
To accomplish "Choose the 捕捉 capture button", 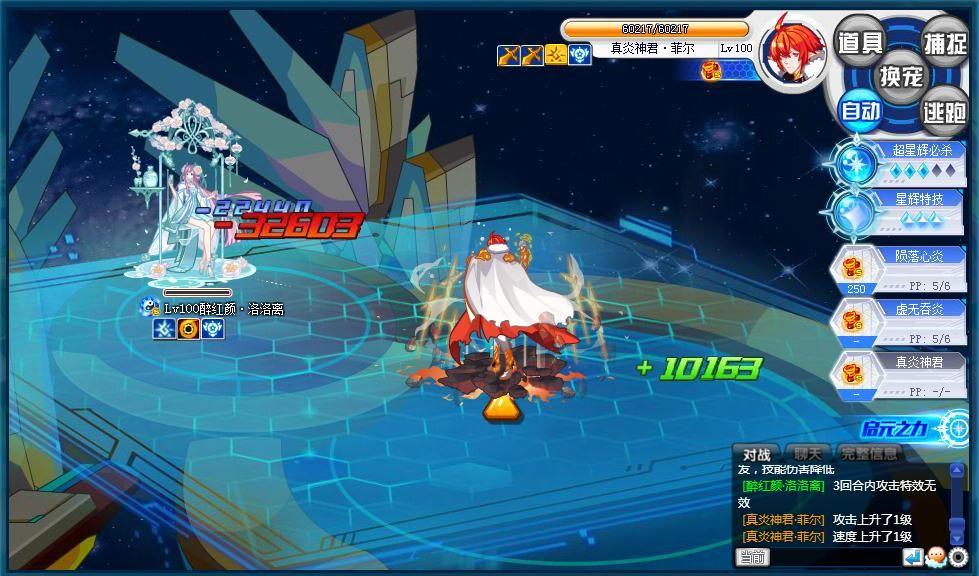I will 944,42.
